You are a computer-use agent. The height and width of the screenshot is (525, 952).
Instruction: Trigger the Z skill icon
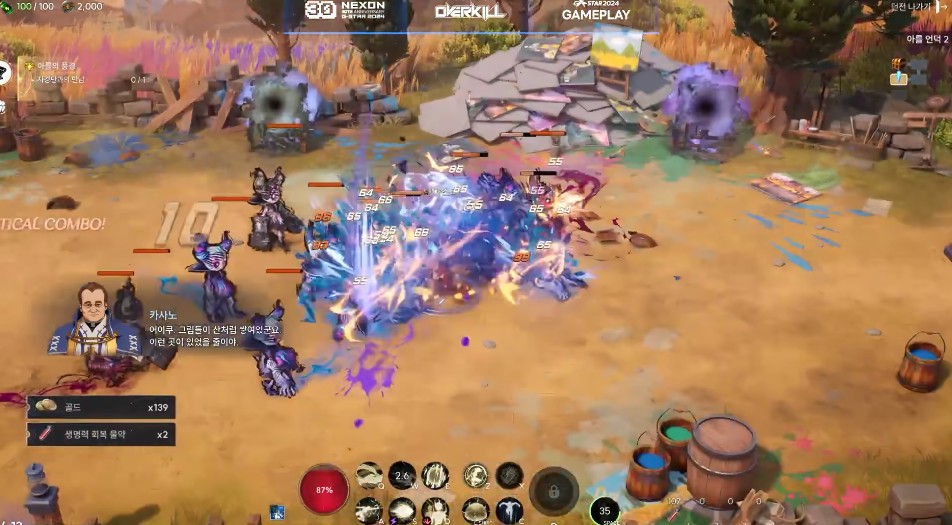476,475
